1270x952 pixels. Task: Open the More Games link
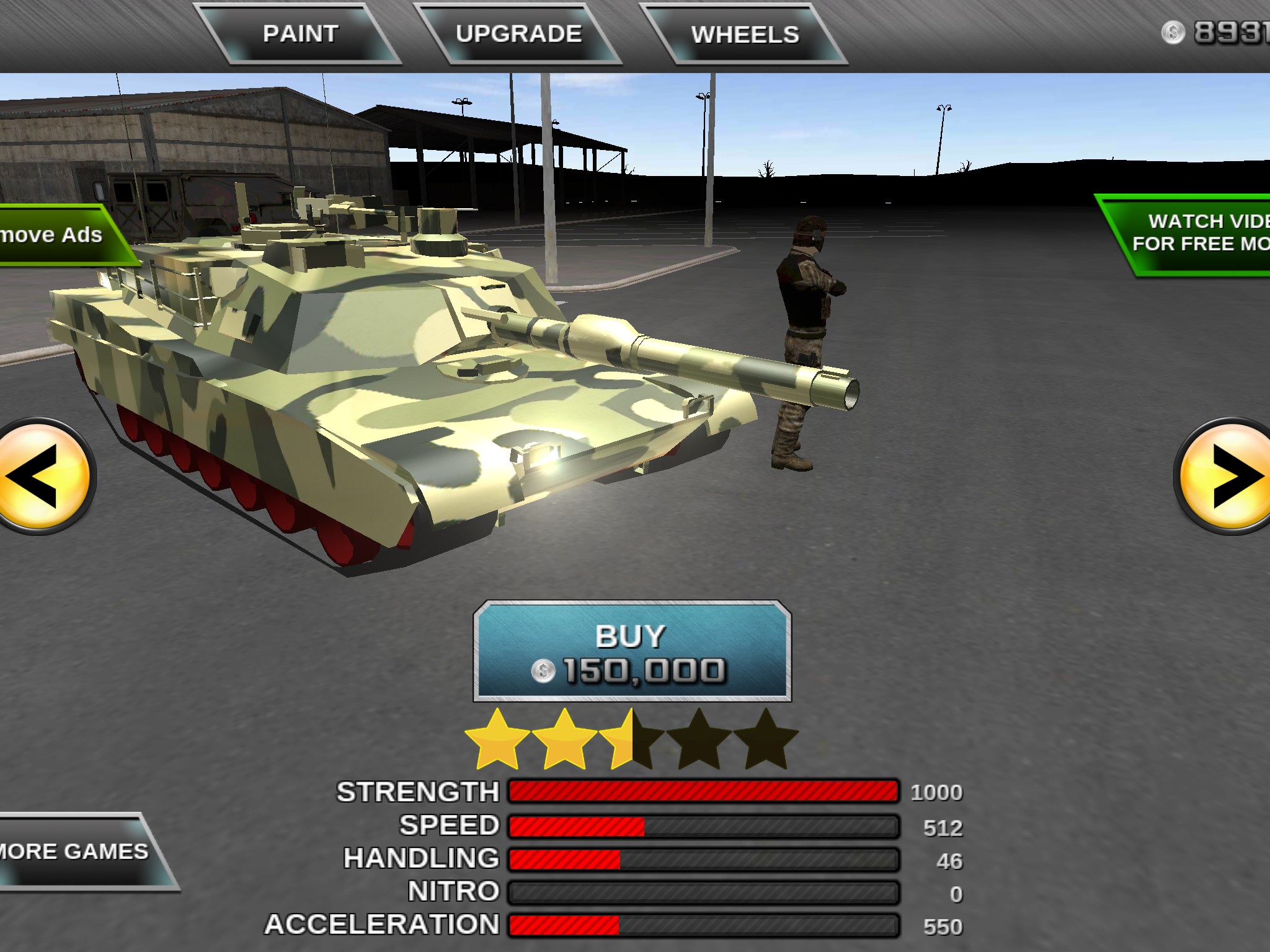click(78, 852)
